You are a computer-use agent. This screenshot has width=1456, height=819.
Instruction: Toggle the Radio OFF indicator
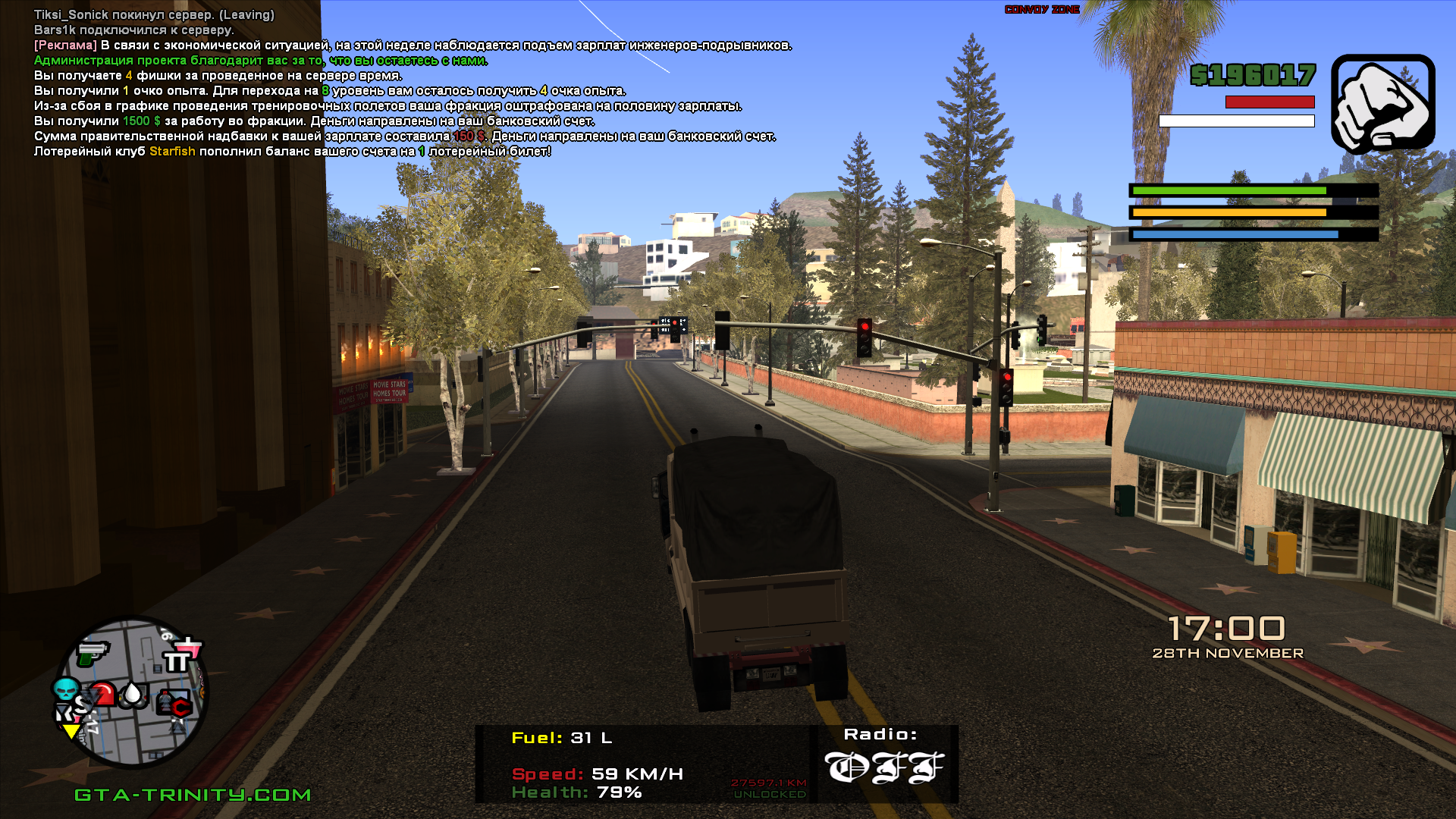click(x=884, y=767)
